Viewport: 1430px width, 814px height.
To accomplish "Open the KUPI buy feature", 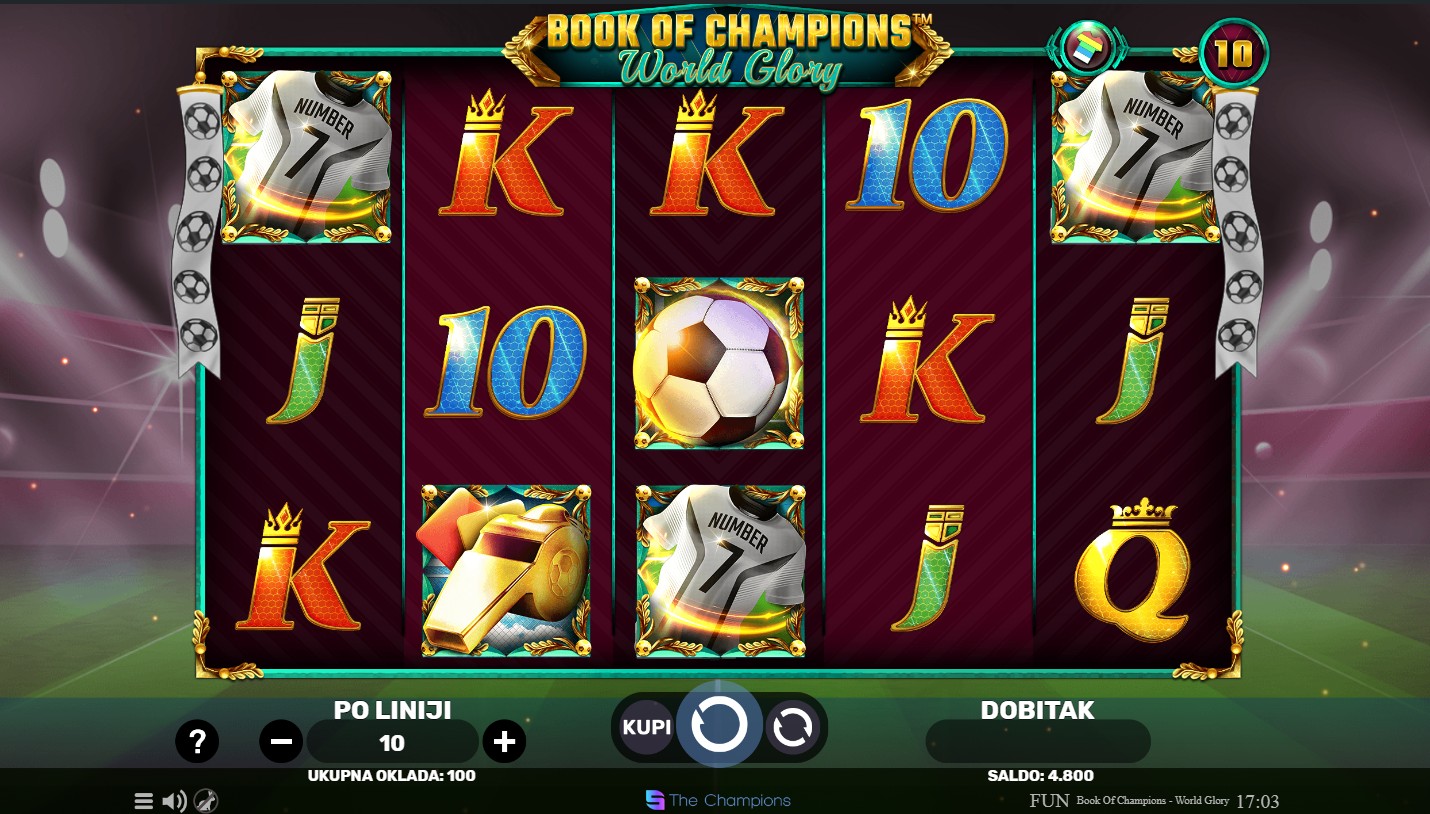I will pos(646,727).
